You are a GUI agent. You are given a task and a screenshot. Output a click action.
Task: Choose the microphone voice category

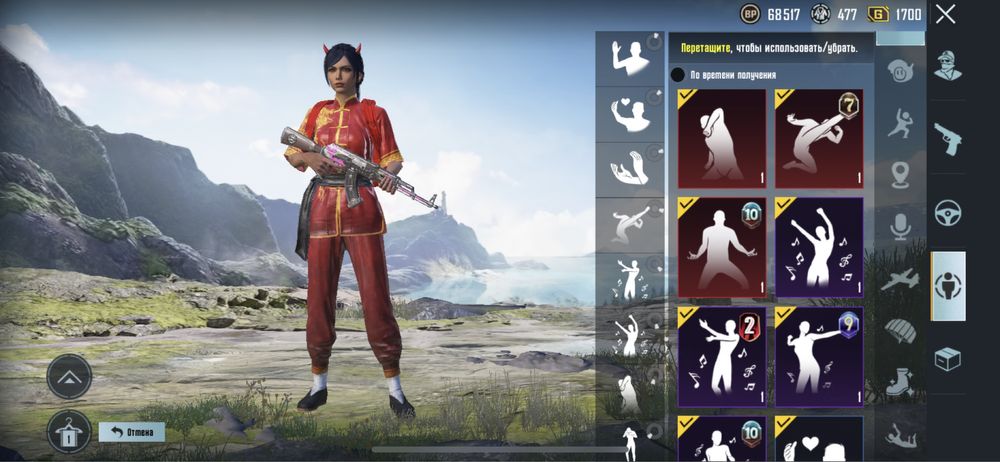point(901,227)
